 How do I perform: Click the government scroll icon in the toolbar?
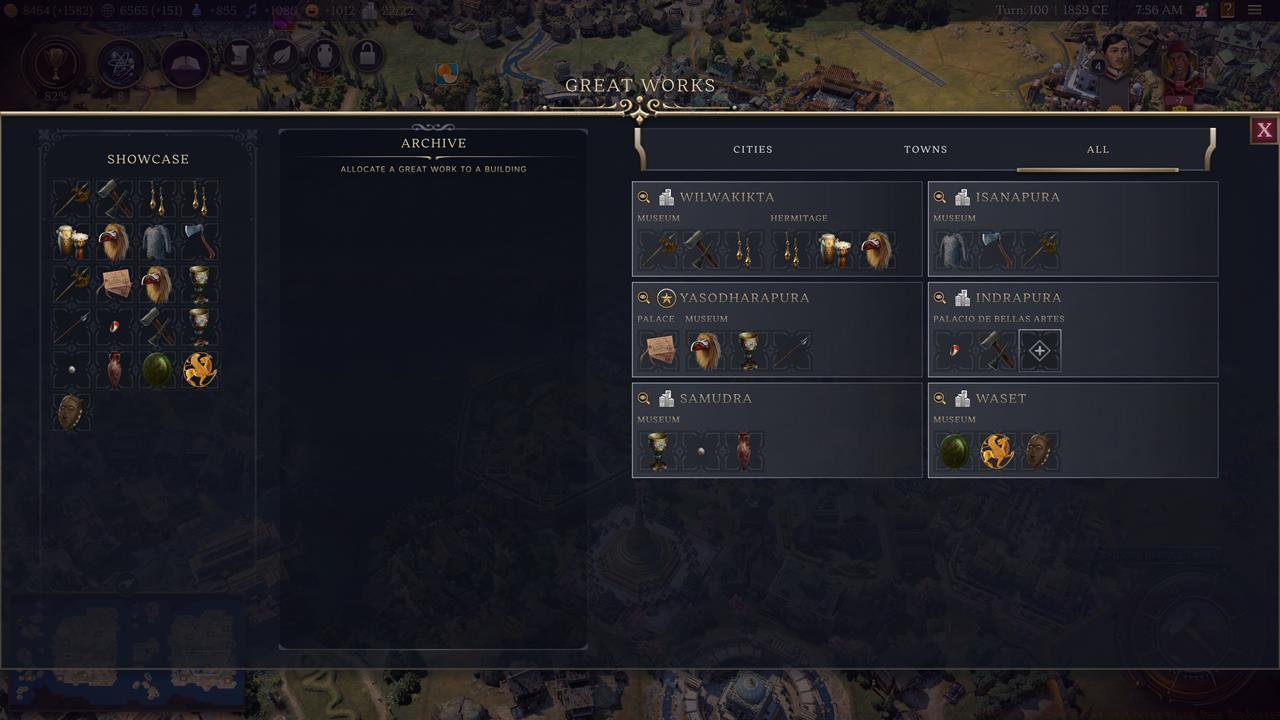pos(237,54)
